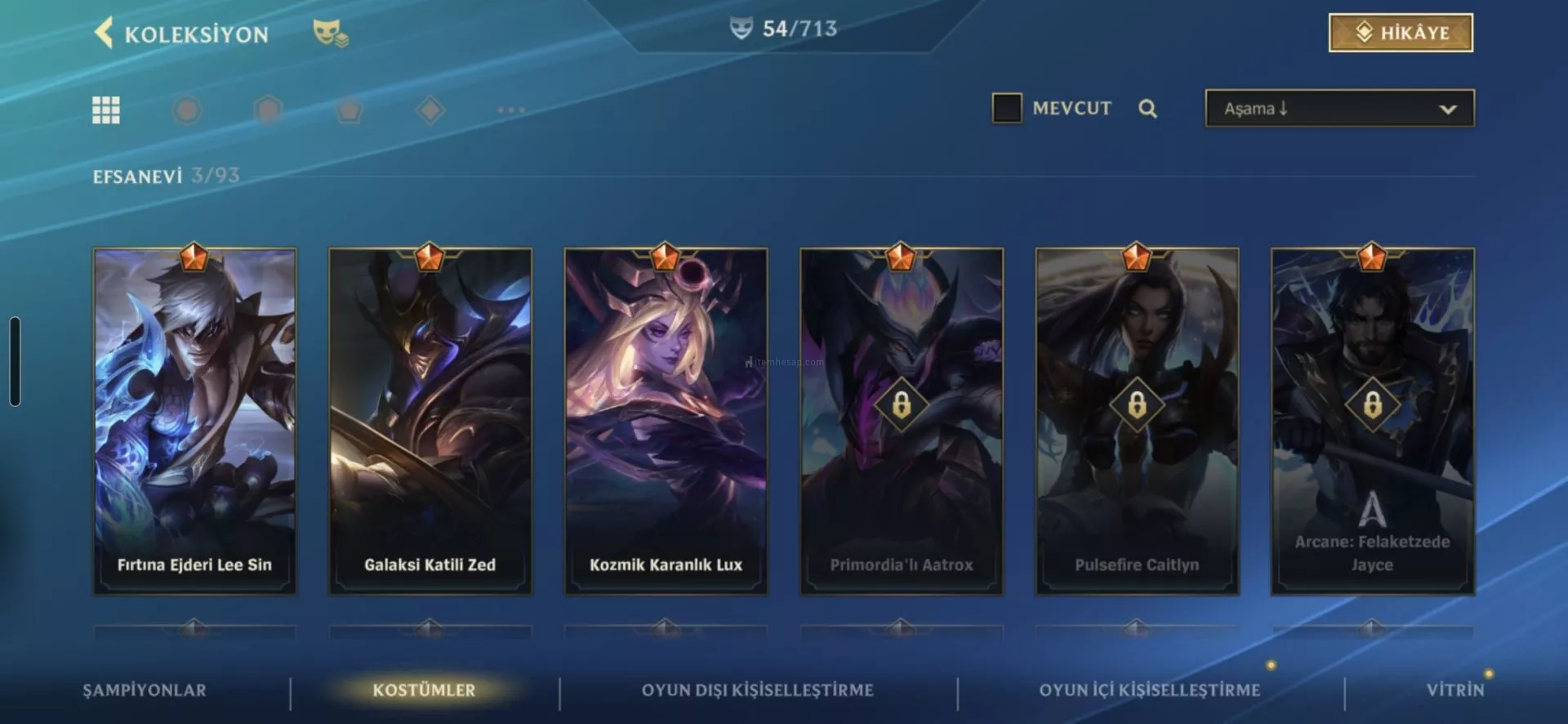
Task: Switch to the Şampiyonlar tab
Action: [145, 690]
